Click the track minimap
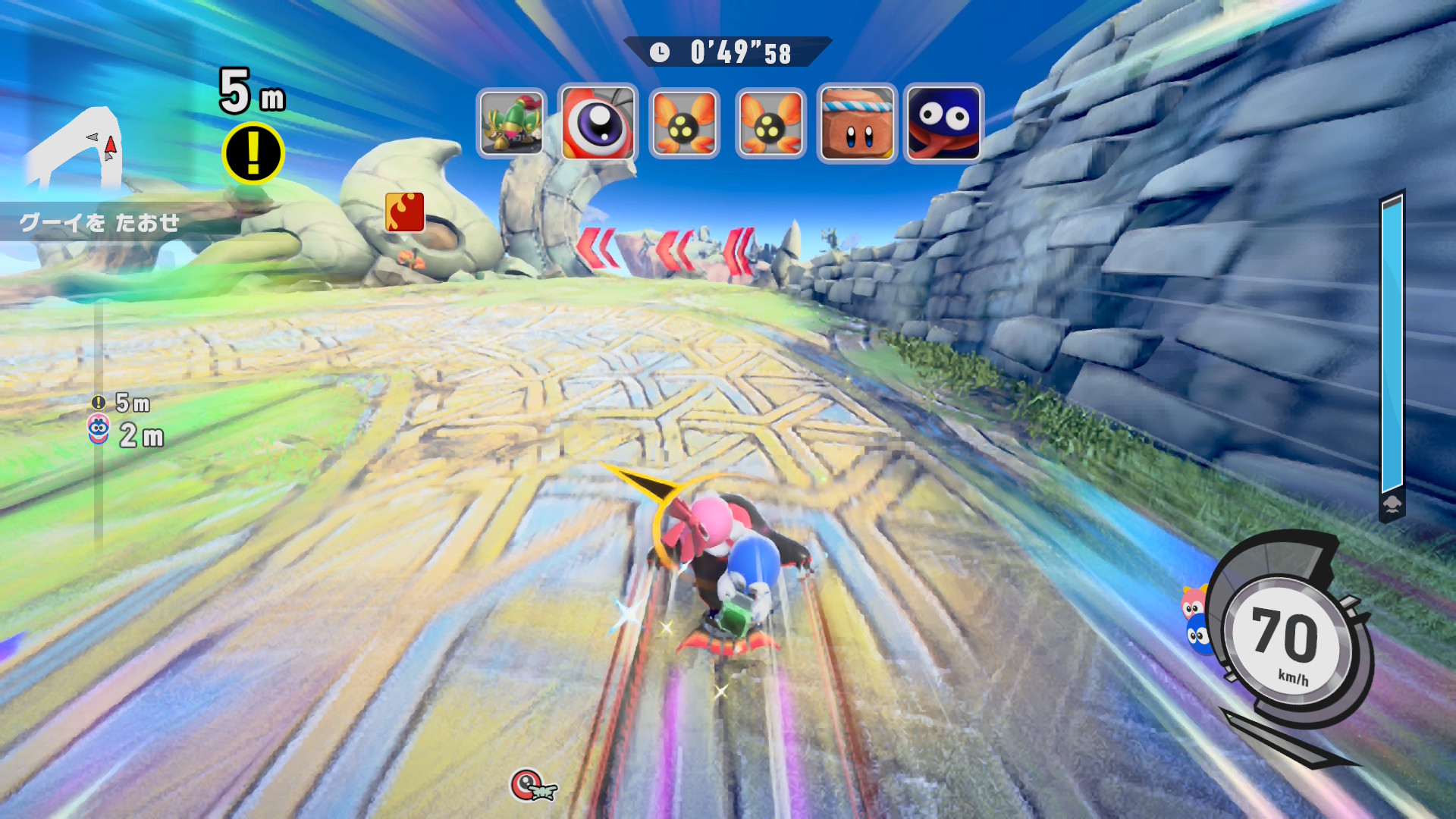 76,148
